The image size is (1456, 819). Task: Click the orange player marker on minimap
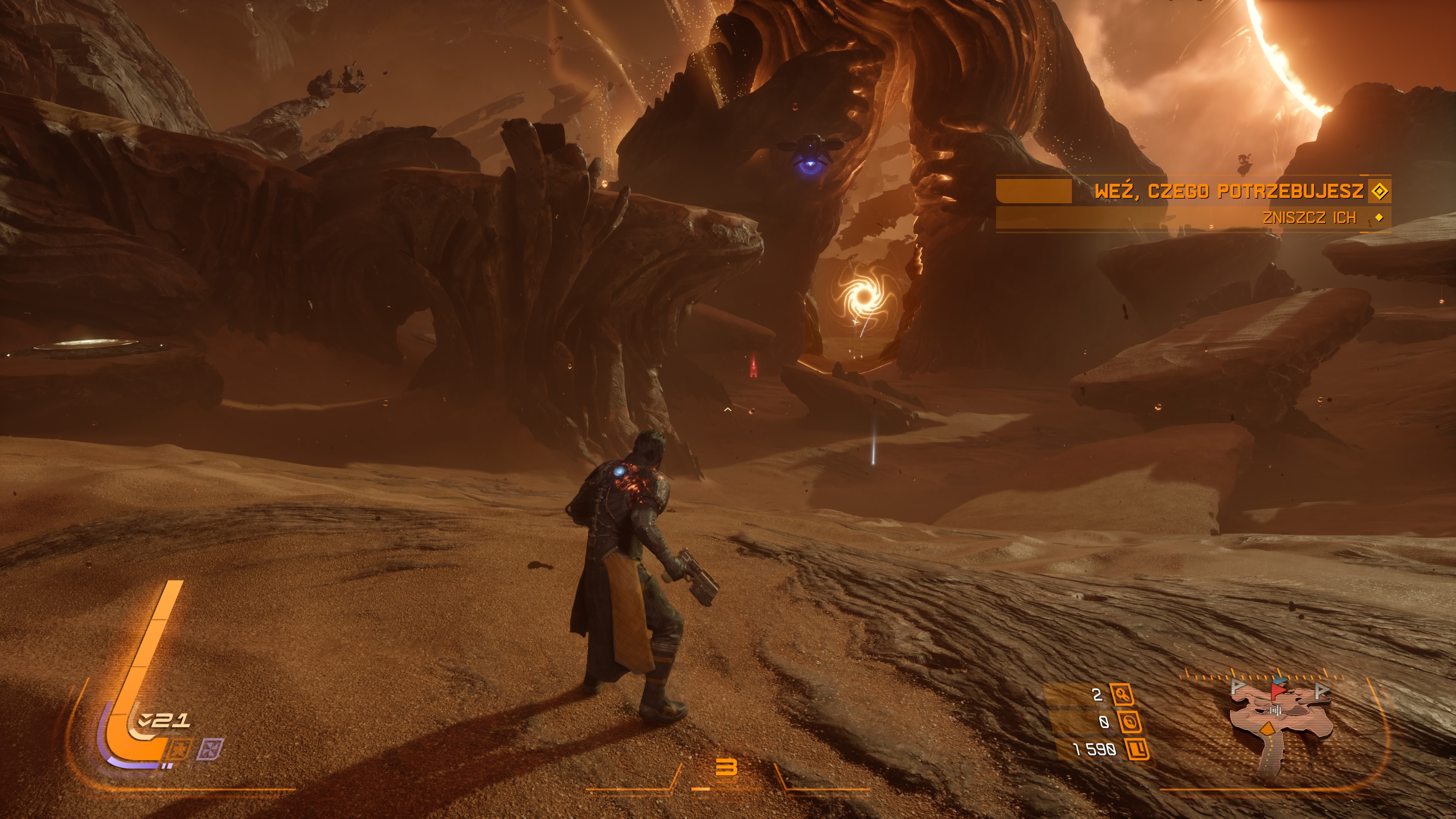click(x=1268, y=728)
